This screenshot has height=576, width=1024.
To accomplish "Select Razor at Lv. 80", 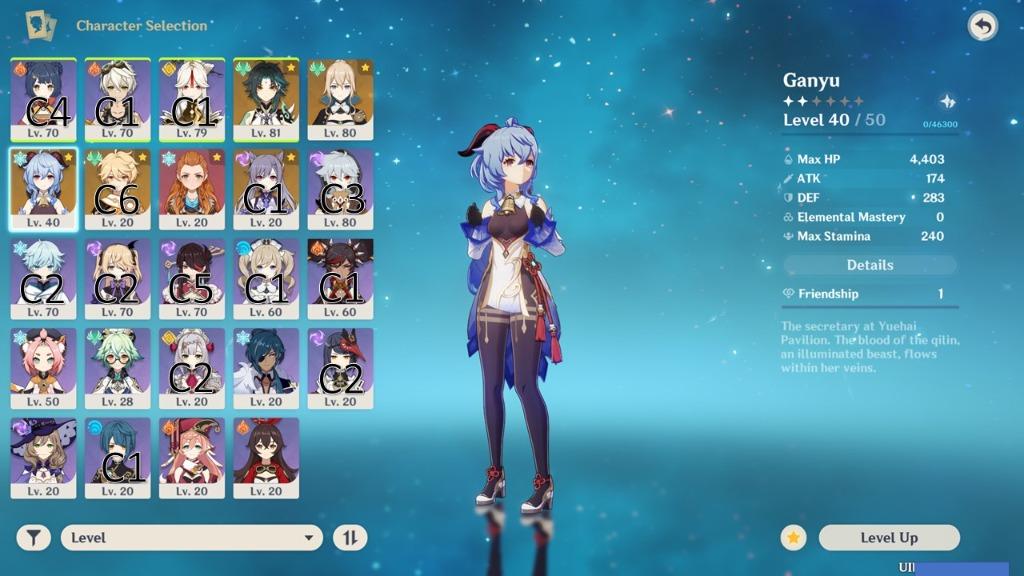I will click(x=340, y=189).
